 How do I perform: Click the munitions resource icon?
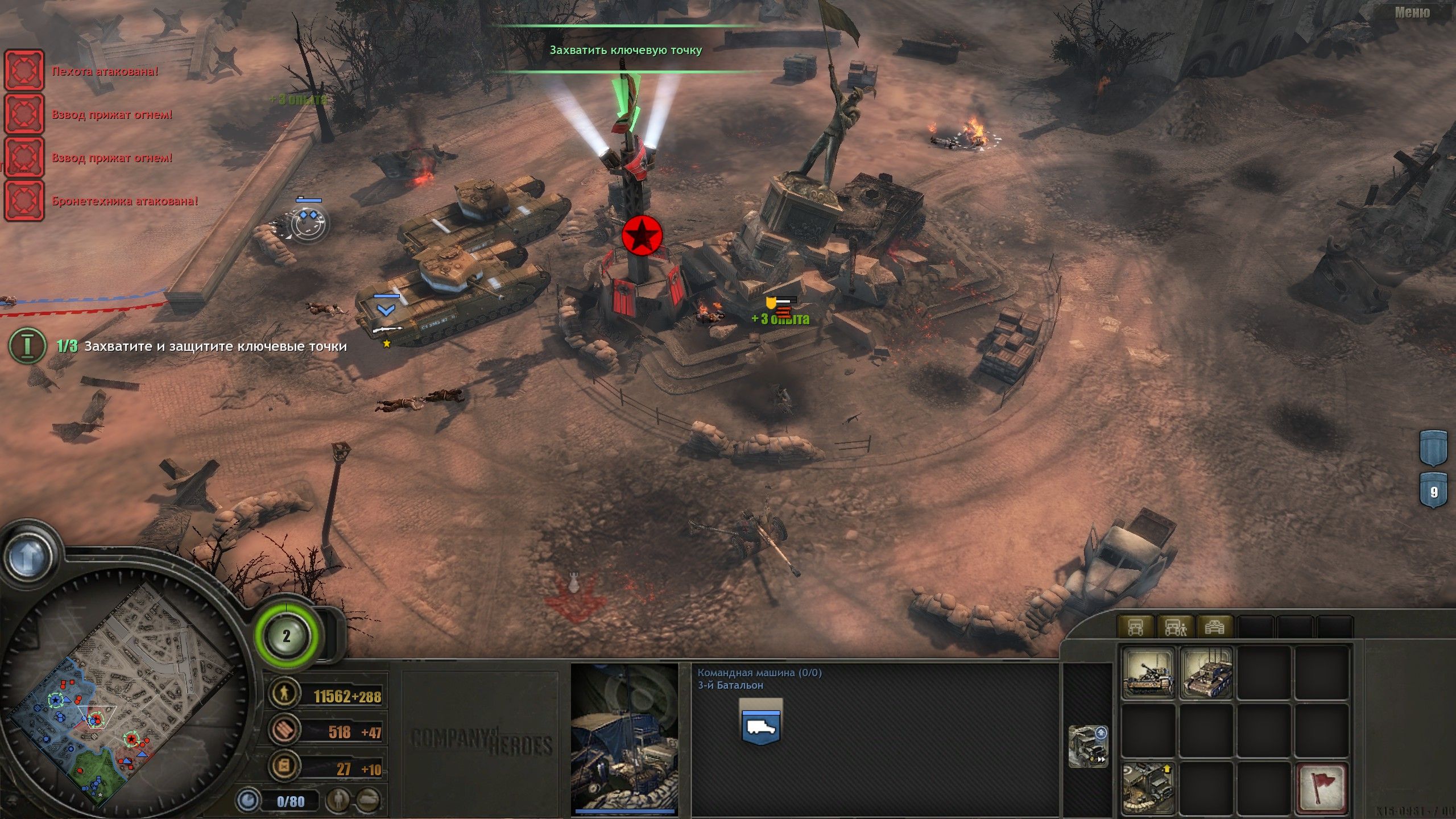[x=284, y=730]
